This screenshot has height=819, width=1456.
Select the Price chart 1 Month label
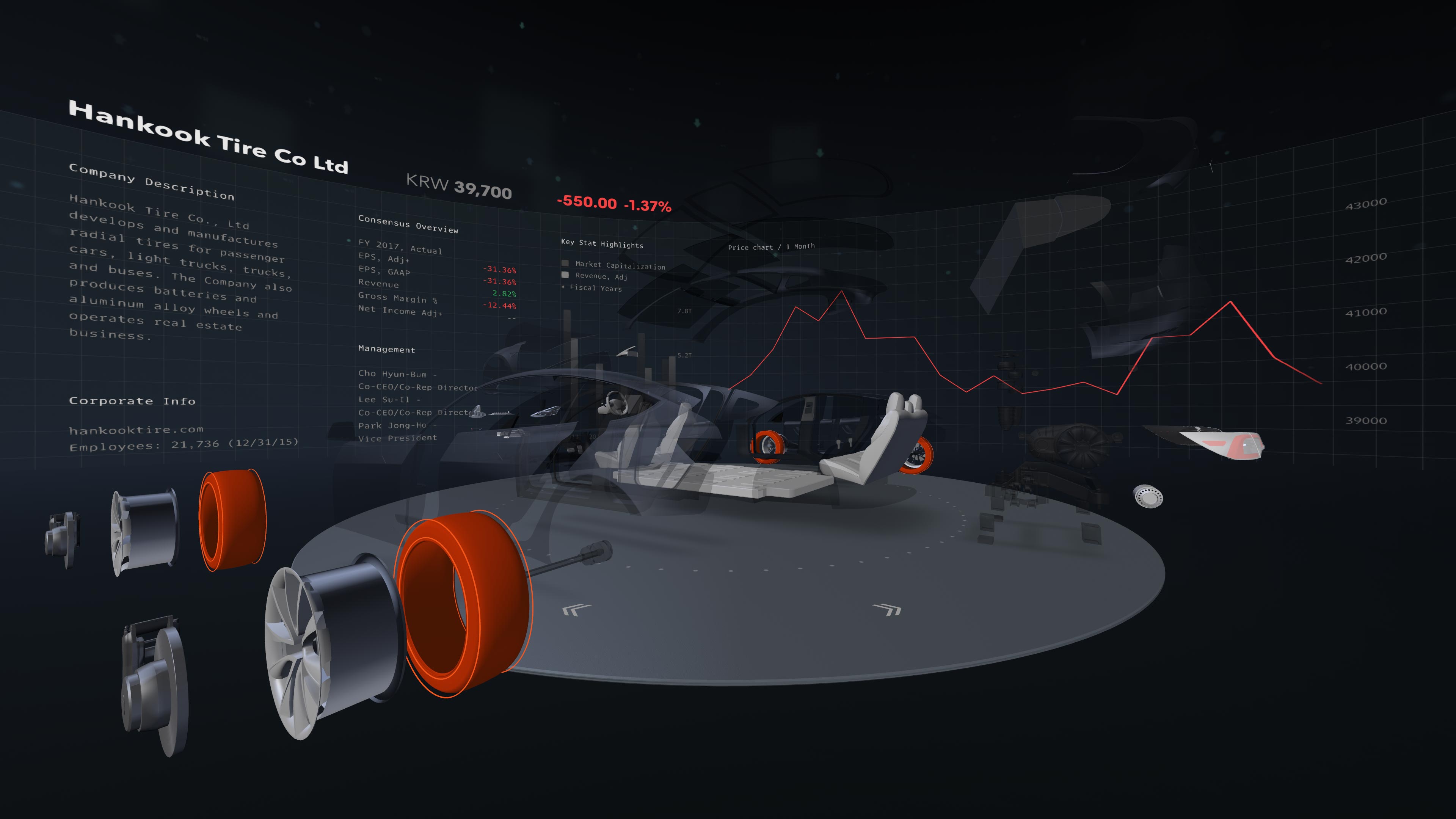coord(771,247)
